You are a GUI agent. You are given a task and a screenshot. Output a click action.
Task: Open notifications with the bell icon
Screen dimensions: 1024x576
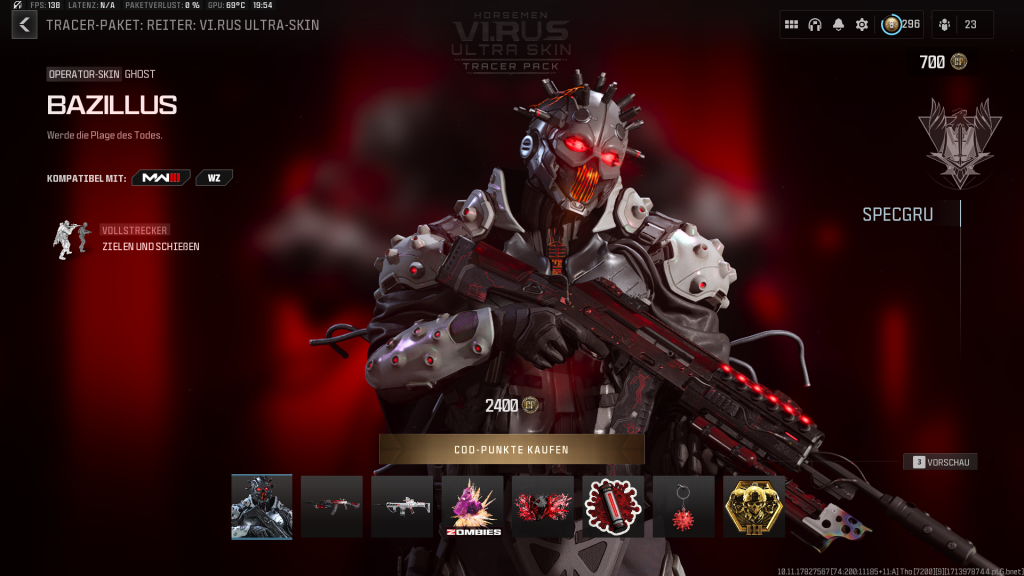pyautogui.click(x=838, y=25)
